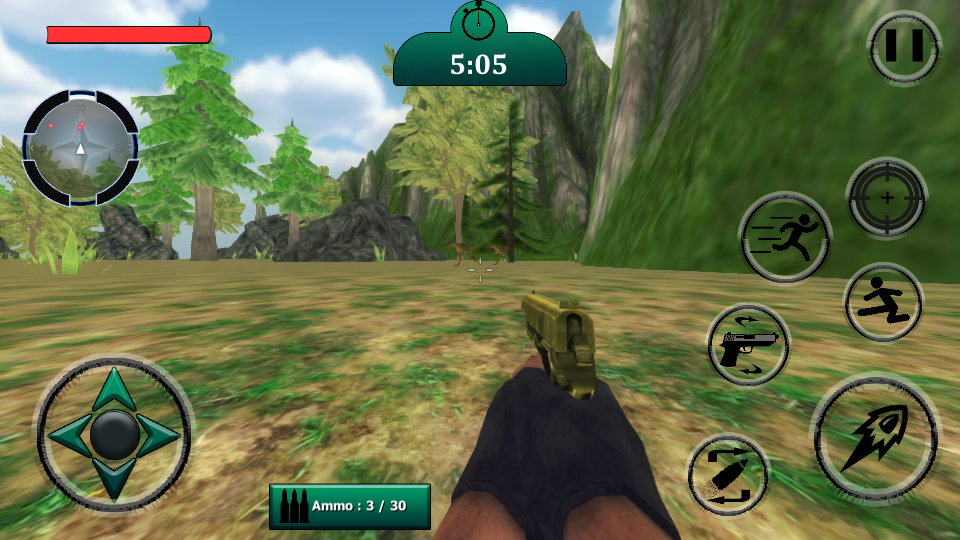Screen dimensions: 960x540
Task: Fire the weapon with the bullet button
Action: [875, 437]
